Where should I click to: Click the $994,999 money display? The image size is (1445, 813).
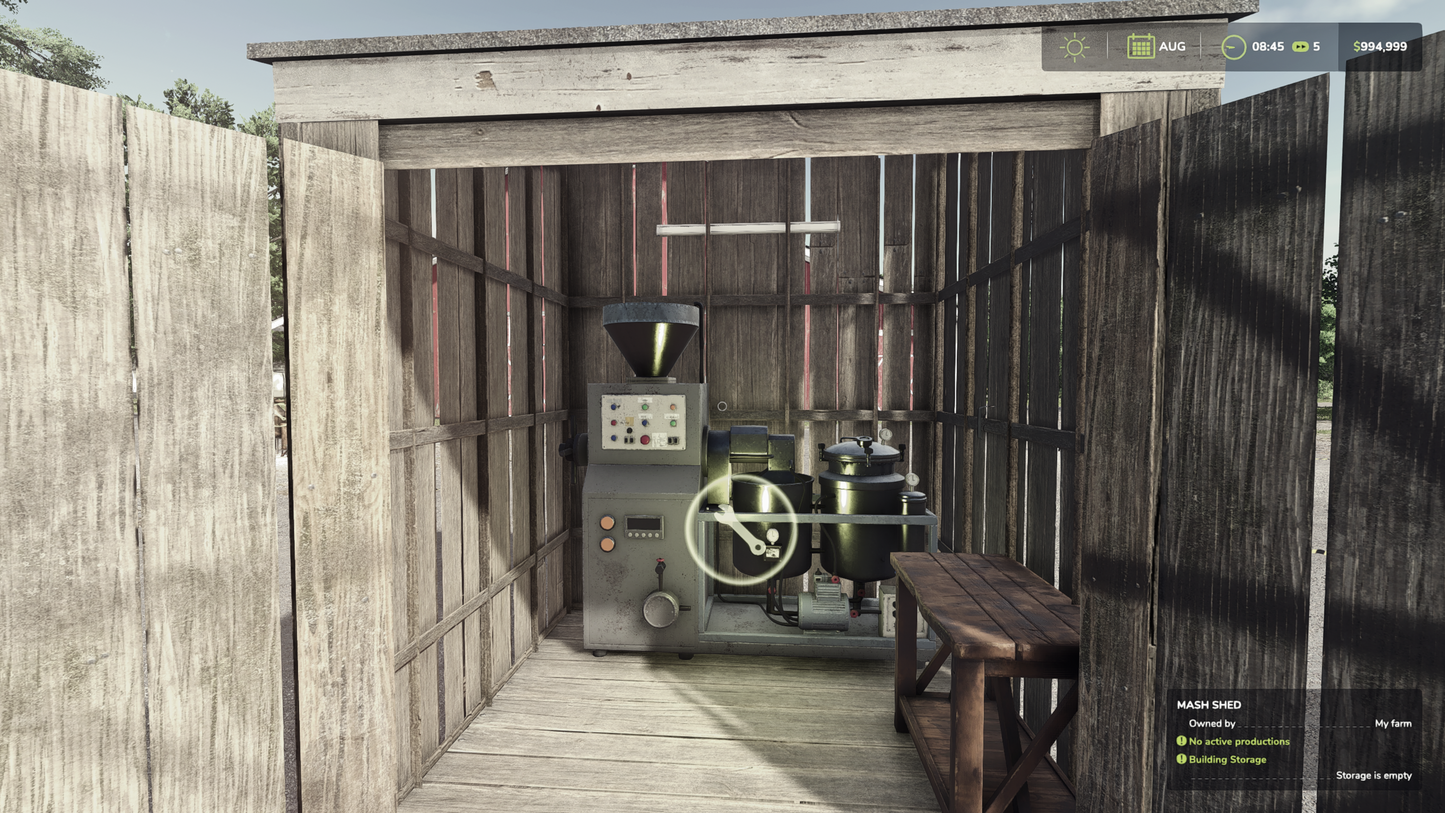pos(1380,45)
